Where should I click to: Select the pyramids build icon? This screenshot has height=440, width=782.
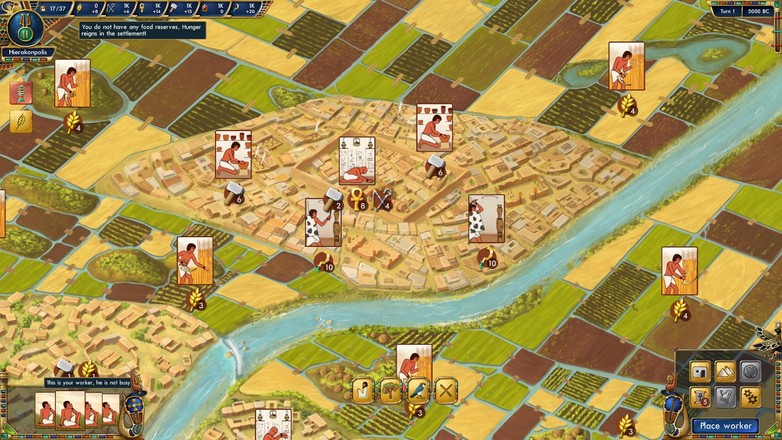point(723,372)
